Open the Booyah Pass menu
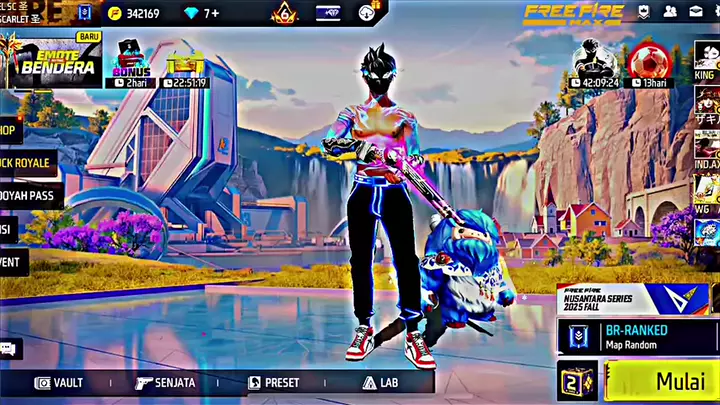This screenshot has height=405, width=720. (27, 196)
